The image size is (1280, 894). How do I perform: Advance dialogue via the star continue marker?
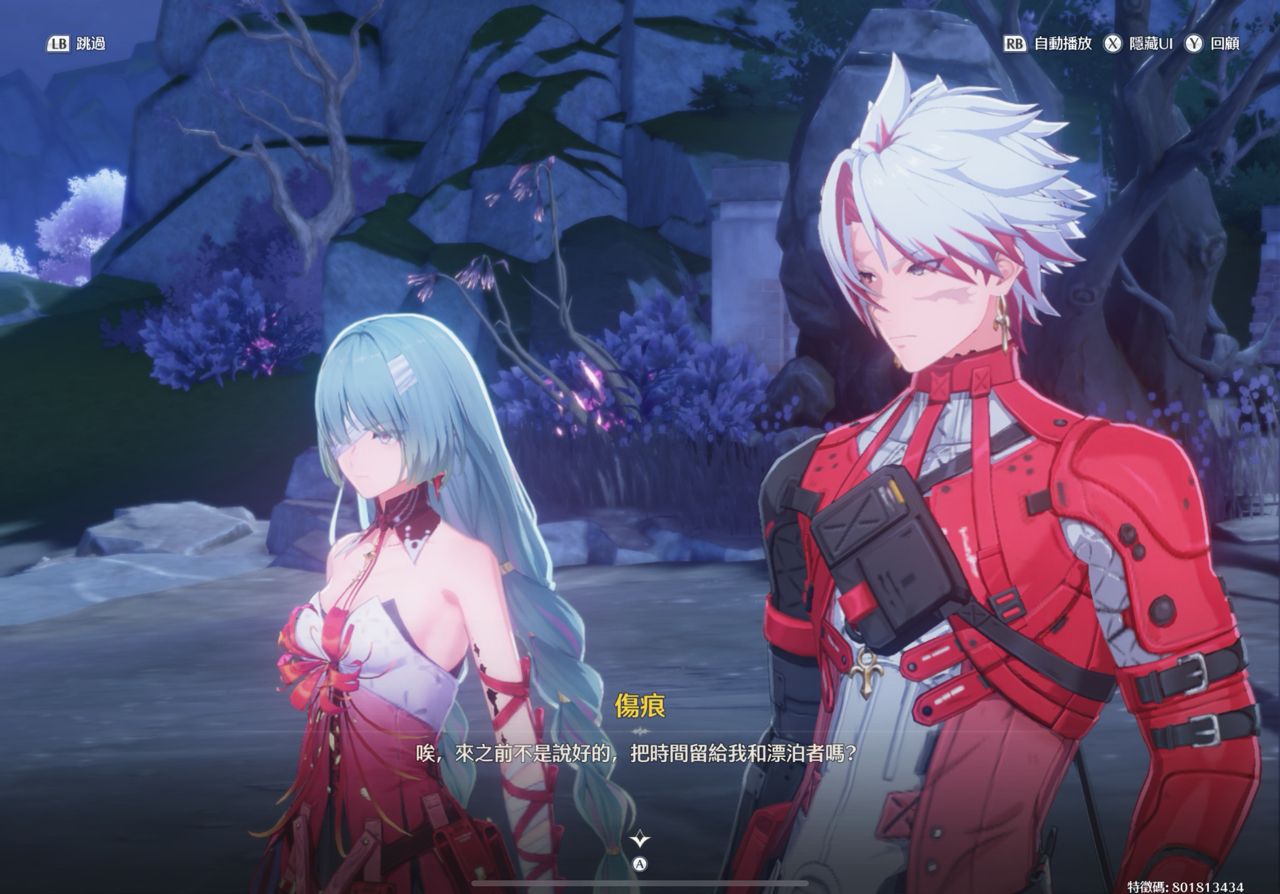641,841
